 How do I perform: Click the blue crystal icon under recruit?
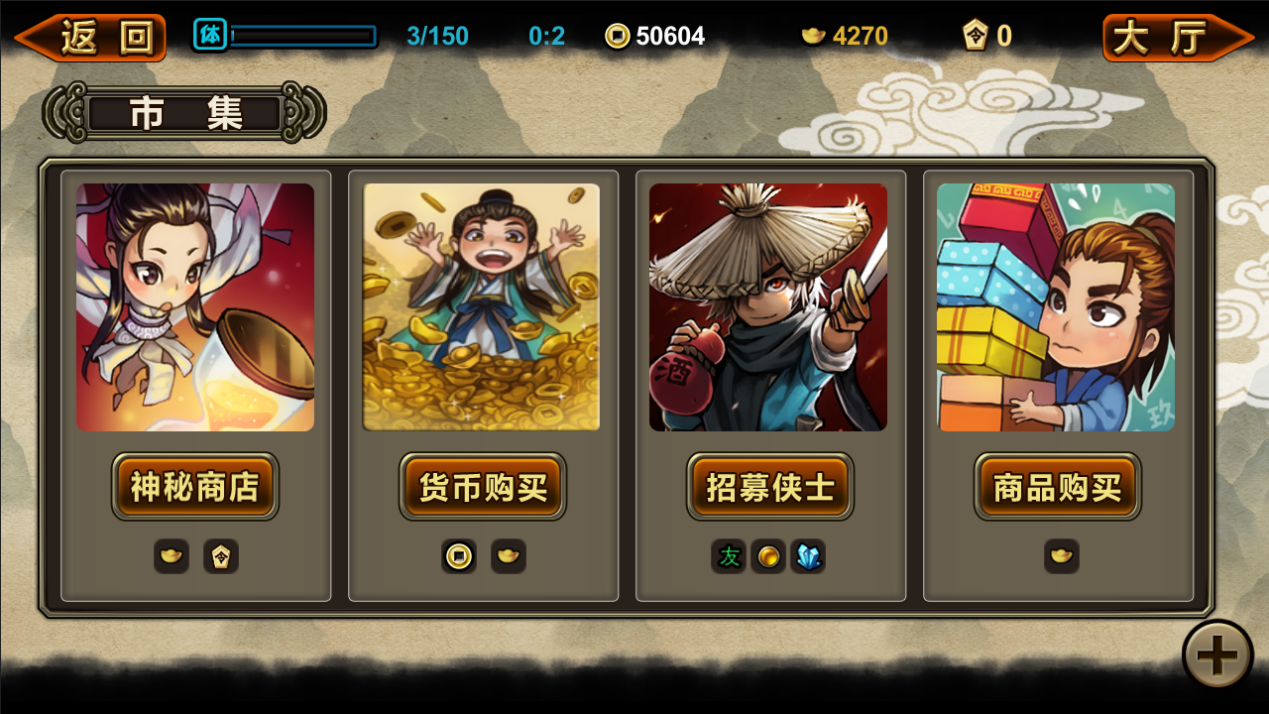tap(808, 556)
